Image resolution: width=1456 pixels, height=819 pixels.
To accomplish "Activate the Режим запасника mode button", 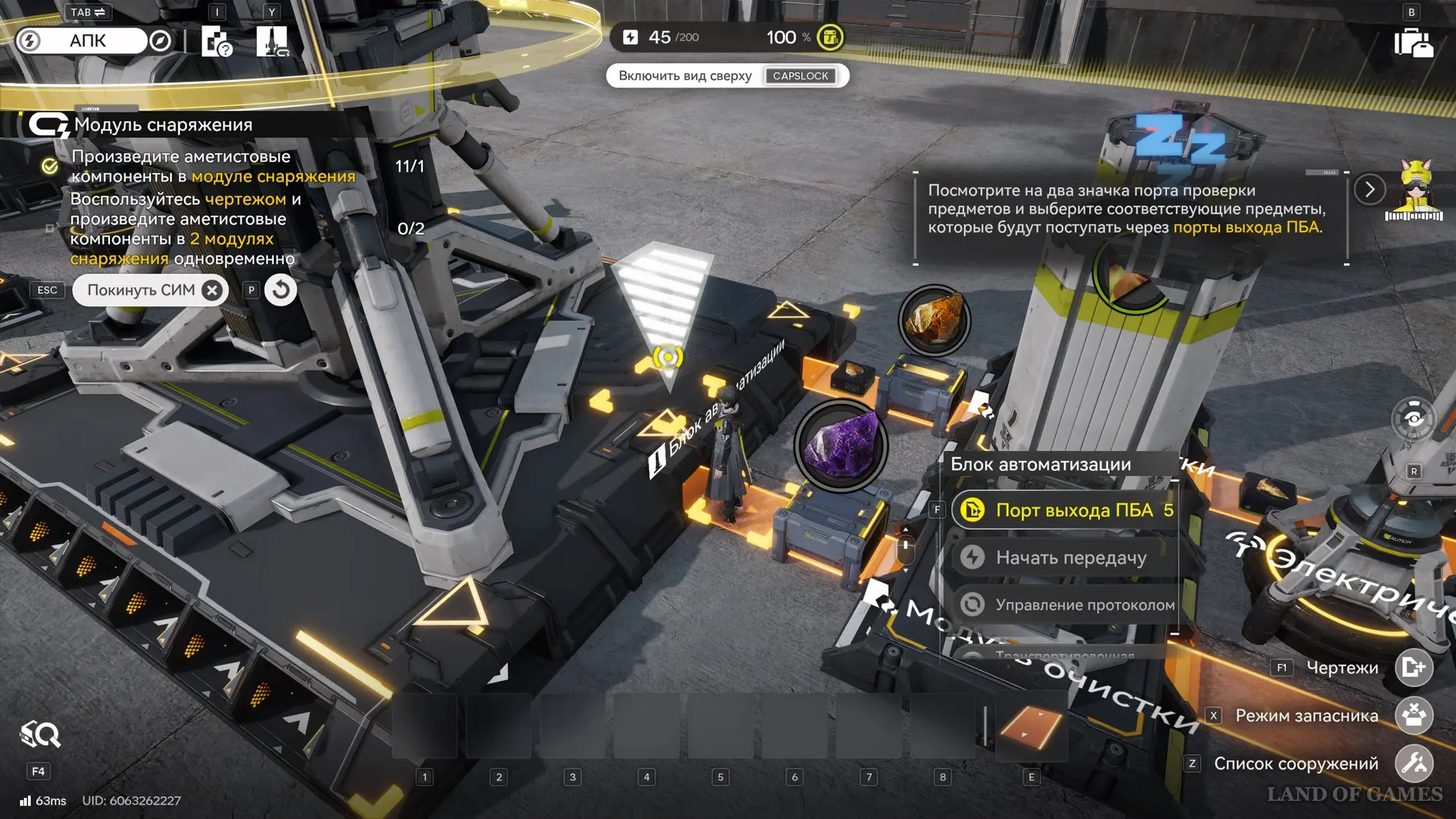I will 1413,716.
